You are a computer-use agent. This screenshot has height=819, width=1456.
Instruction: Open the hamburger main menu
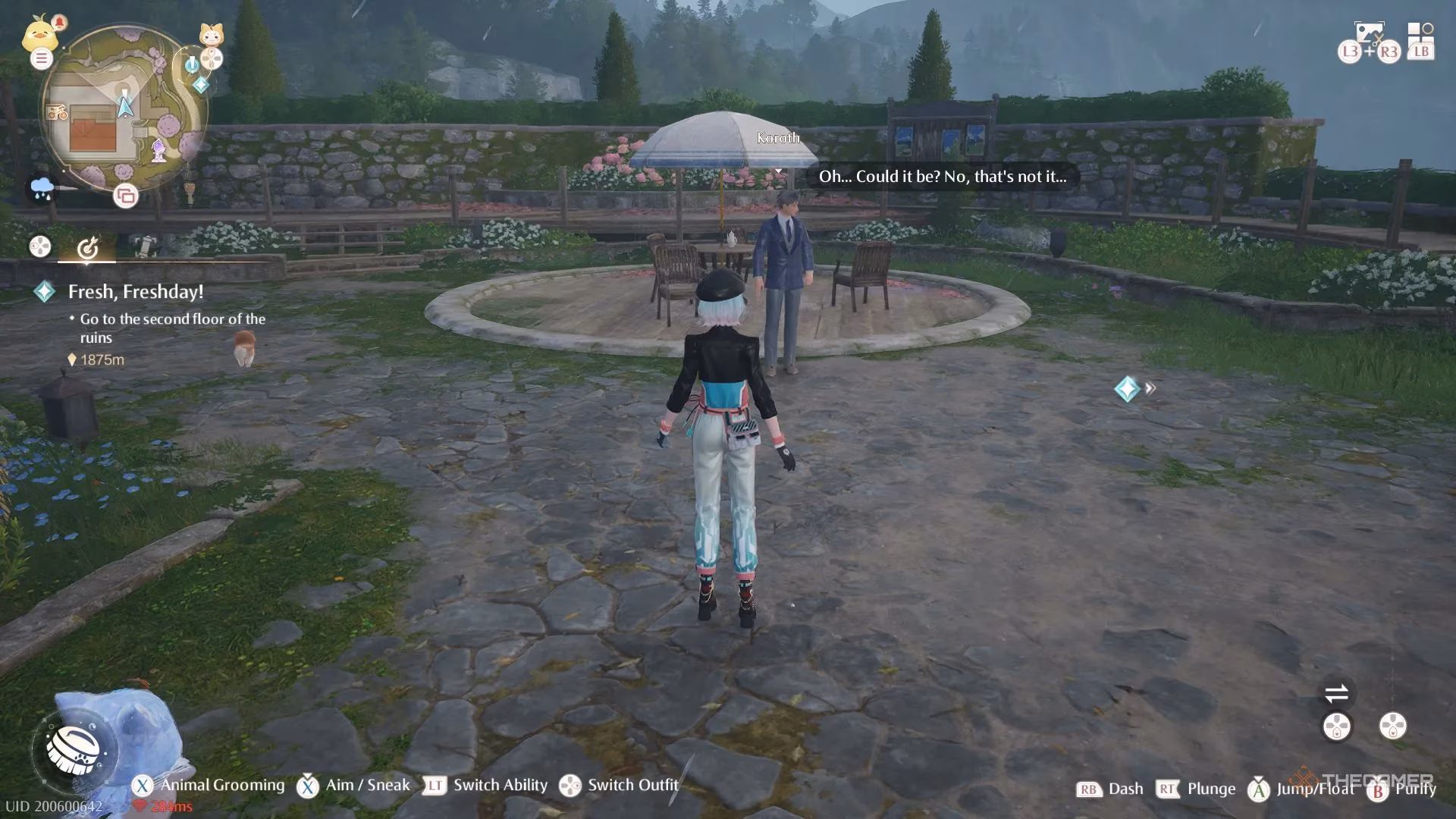[x=41, y=58]
